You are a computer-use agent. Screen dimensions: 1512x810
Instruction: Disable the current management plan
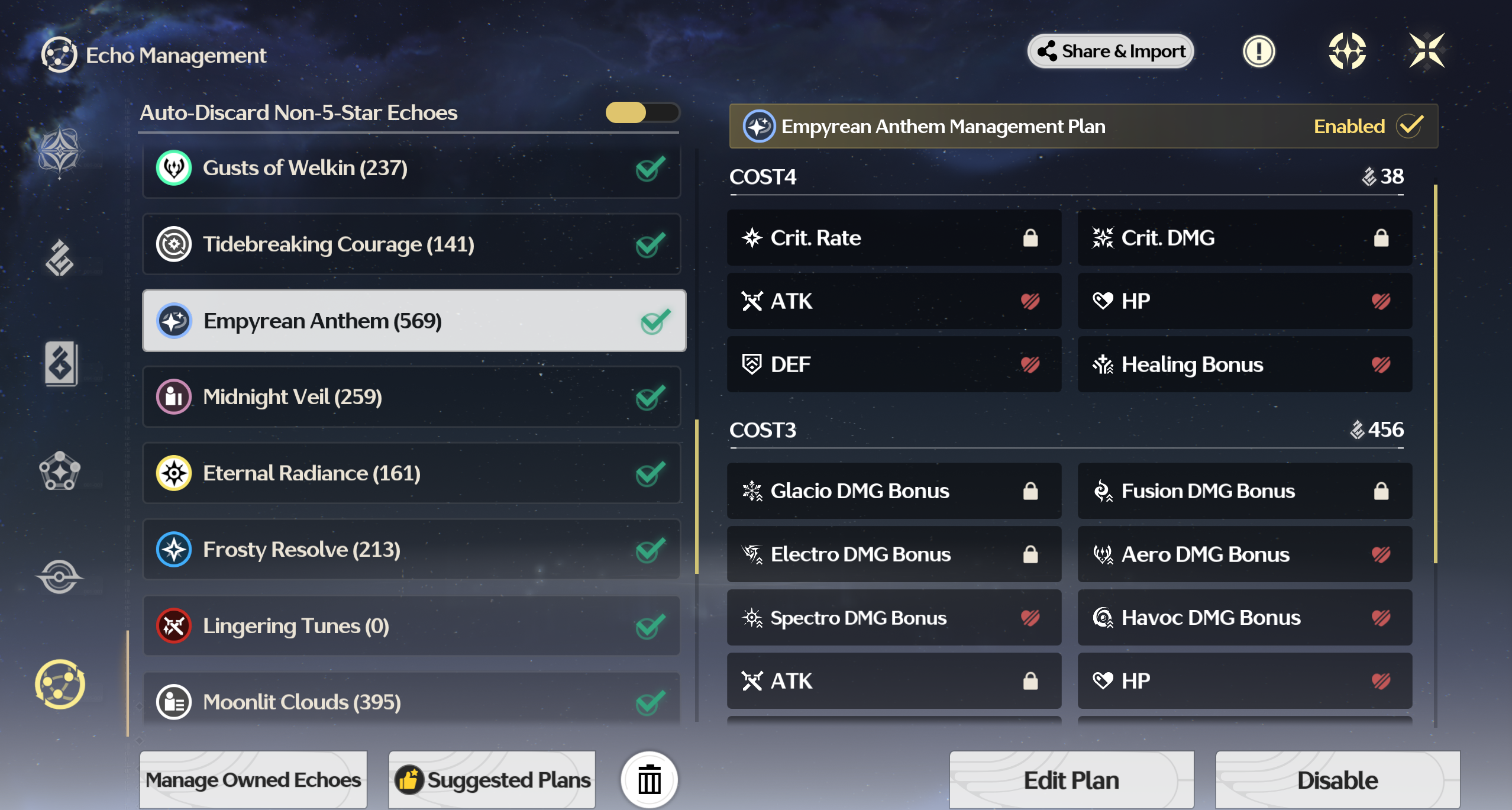click(1337, 780)
